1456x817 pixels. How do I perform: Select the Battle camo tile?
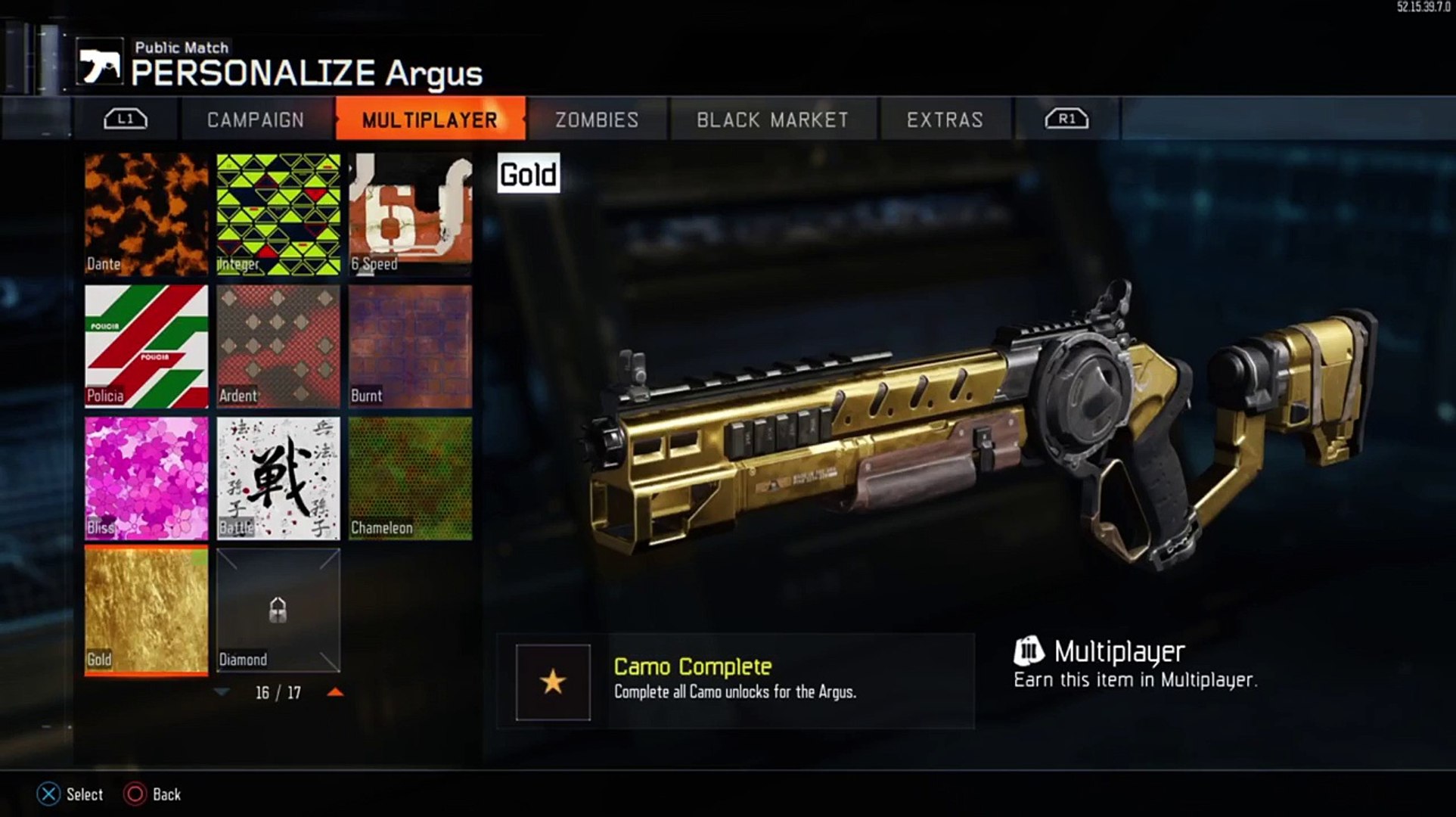click(x=278, y=478)
